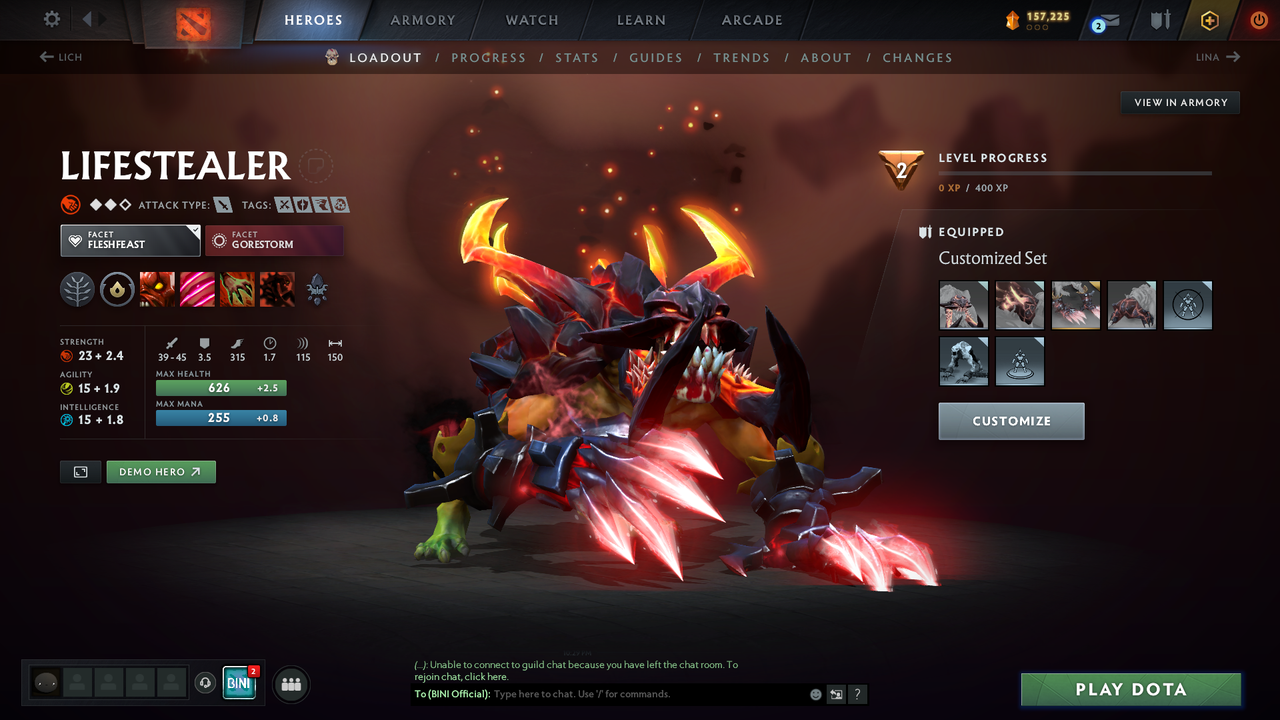Select the Fleshfeast facet

(x=130, y=240)
